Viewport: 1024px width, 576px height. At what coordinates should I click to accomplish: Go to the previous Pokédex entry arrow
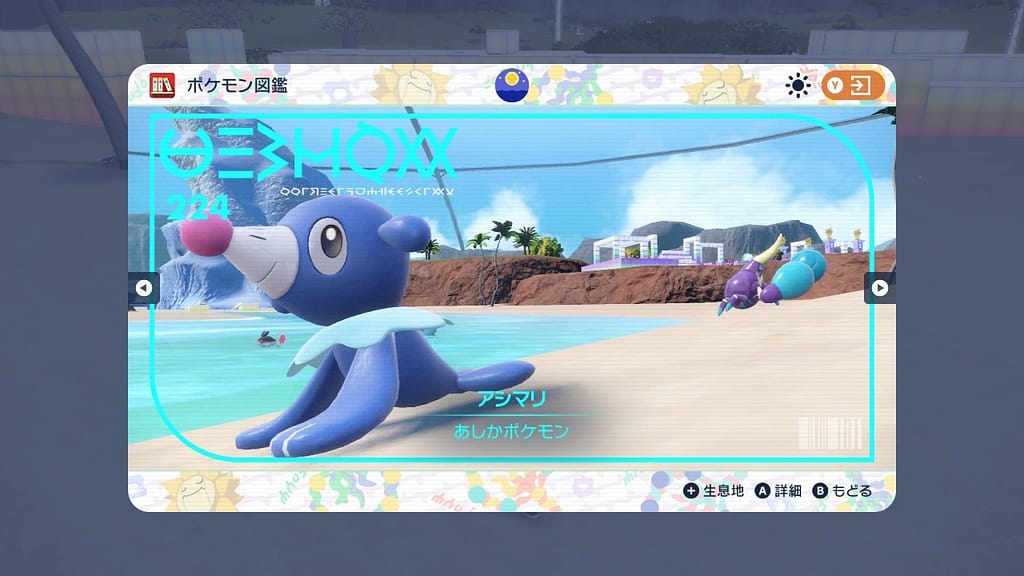pos(142,289)
